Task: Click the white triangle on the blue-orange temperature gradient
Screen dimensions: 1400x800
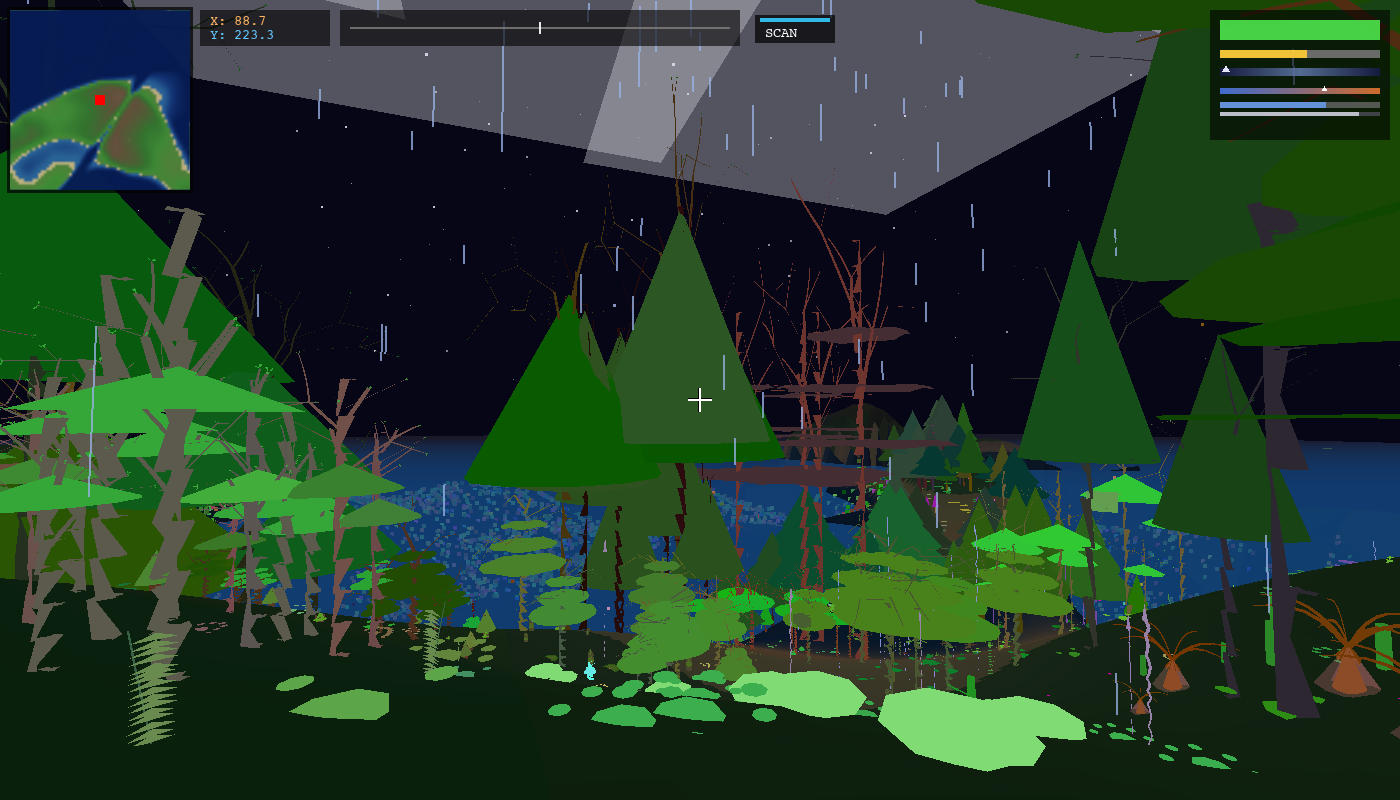Action: click(1324, 89)
